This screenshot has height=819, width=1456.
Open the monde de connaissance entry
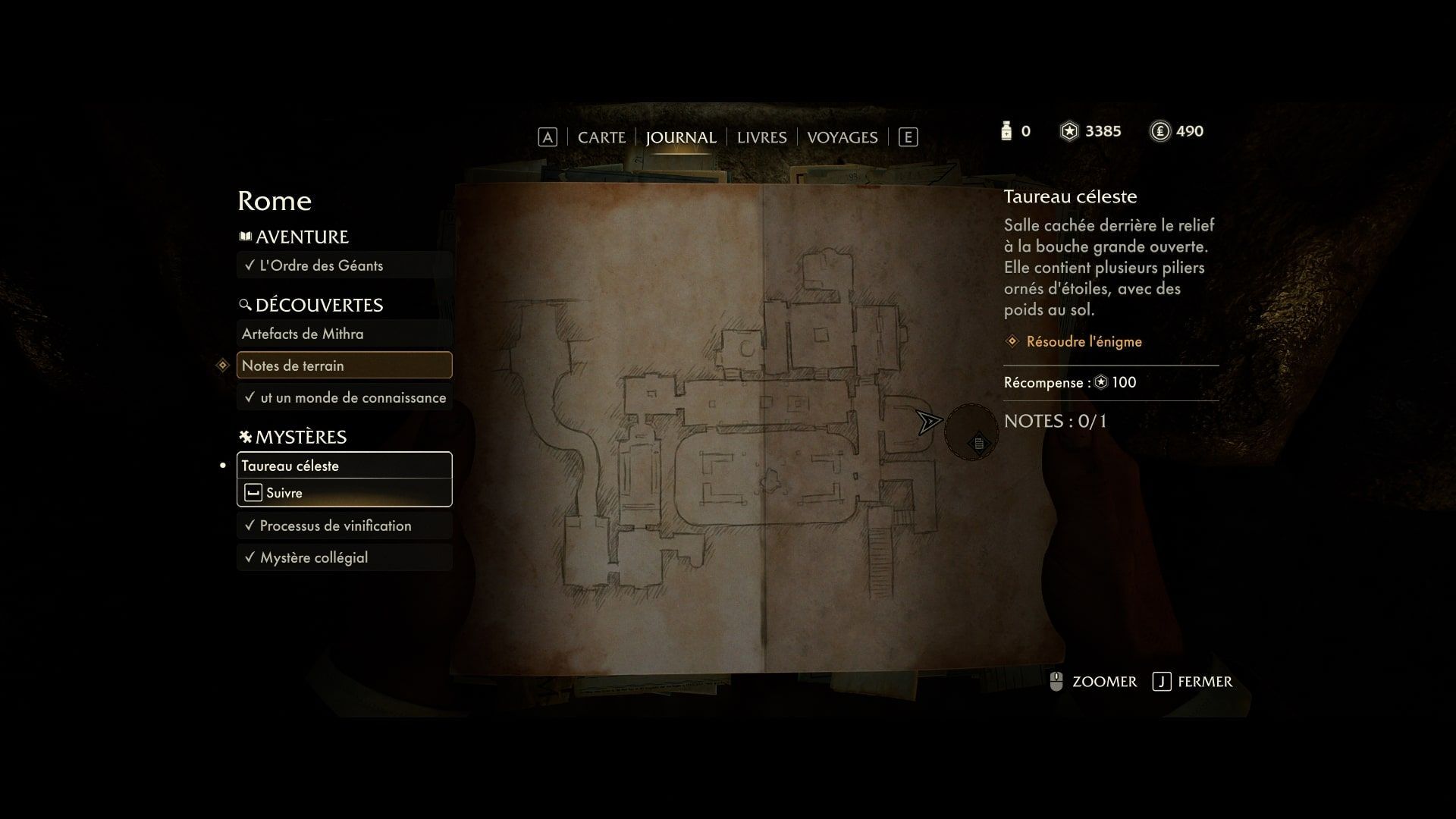pos(344,397)
